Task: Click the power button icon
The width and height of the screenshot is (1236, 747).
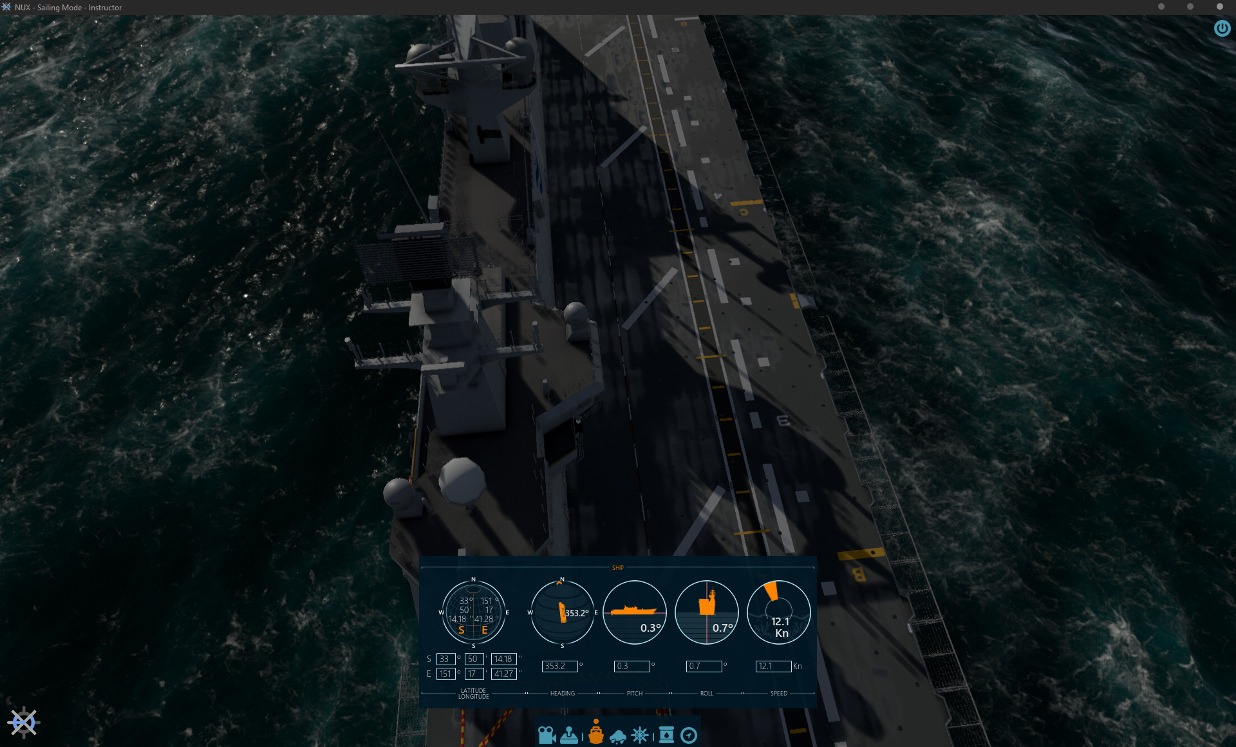Action: (x=1222, y=28)
